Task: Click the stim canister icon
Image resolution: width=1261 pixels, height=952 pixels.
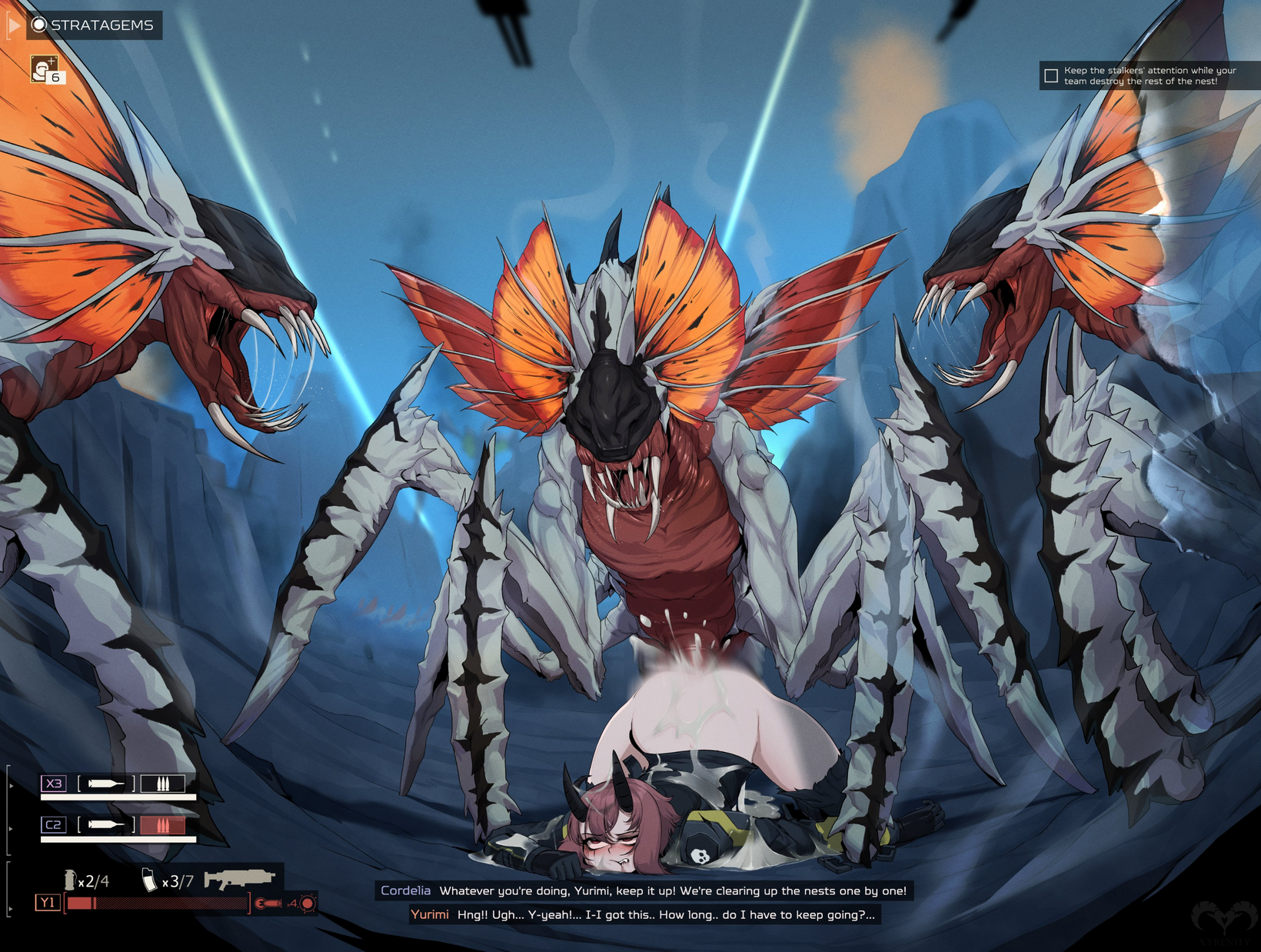Action: point(149,879)
